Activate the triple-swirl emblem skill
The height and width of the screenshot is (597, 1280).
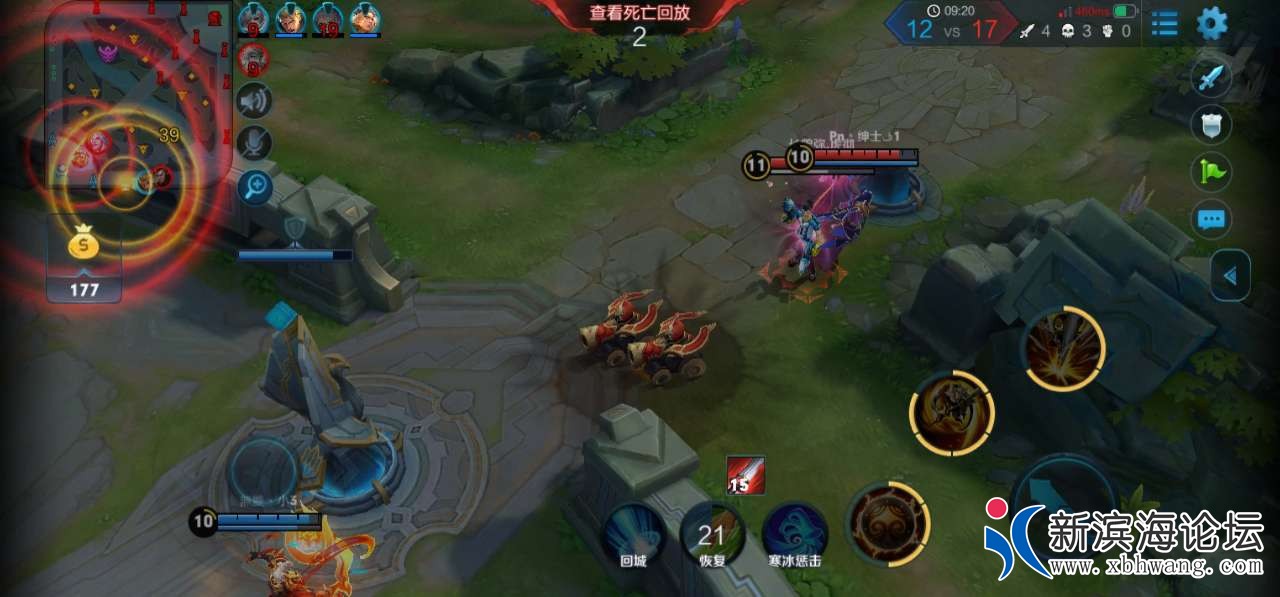tap(888, 523)
